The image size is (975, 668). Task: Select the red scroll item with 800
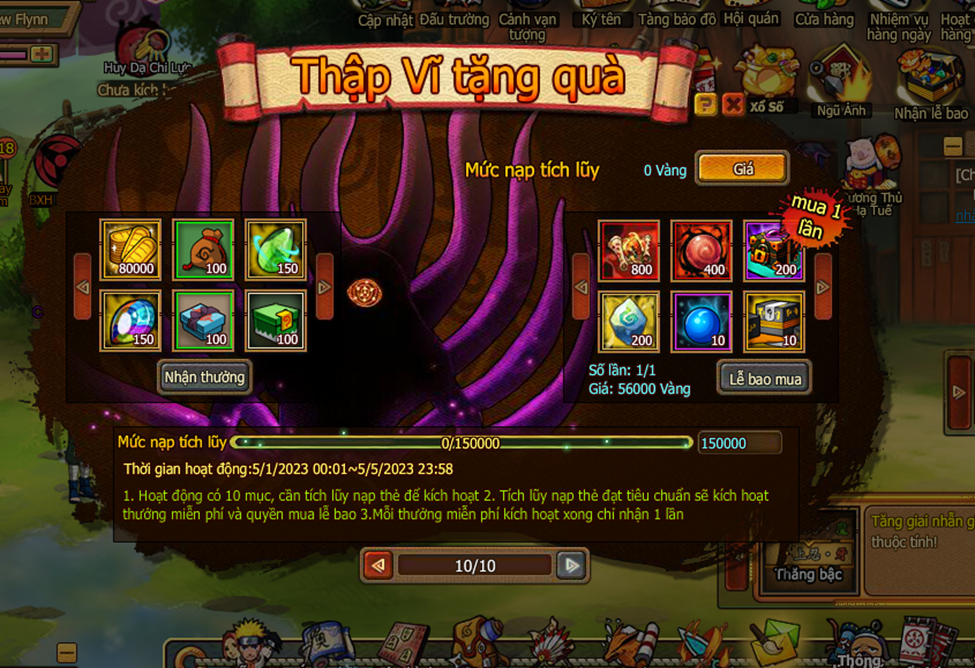pos(629,250)
